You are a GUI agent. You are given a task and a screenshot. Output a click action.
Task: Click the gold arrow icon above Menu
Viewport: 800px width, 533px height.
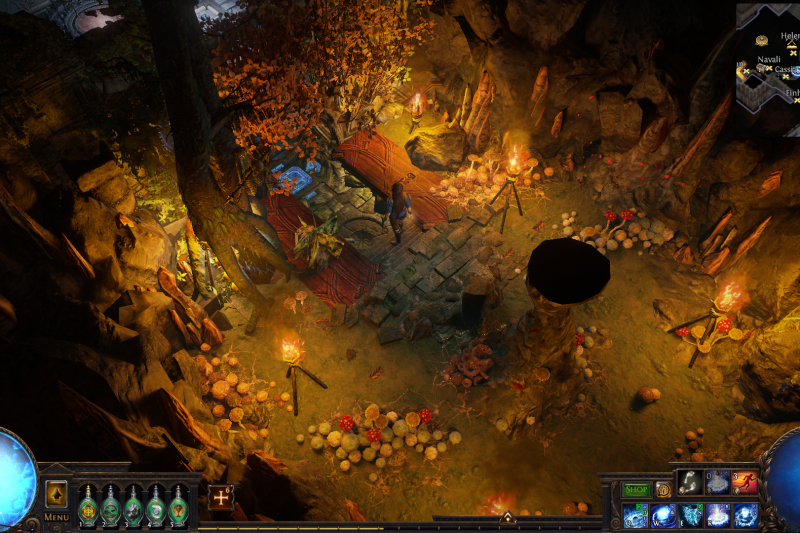[56, 494]
